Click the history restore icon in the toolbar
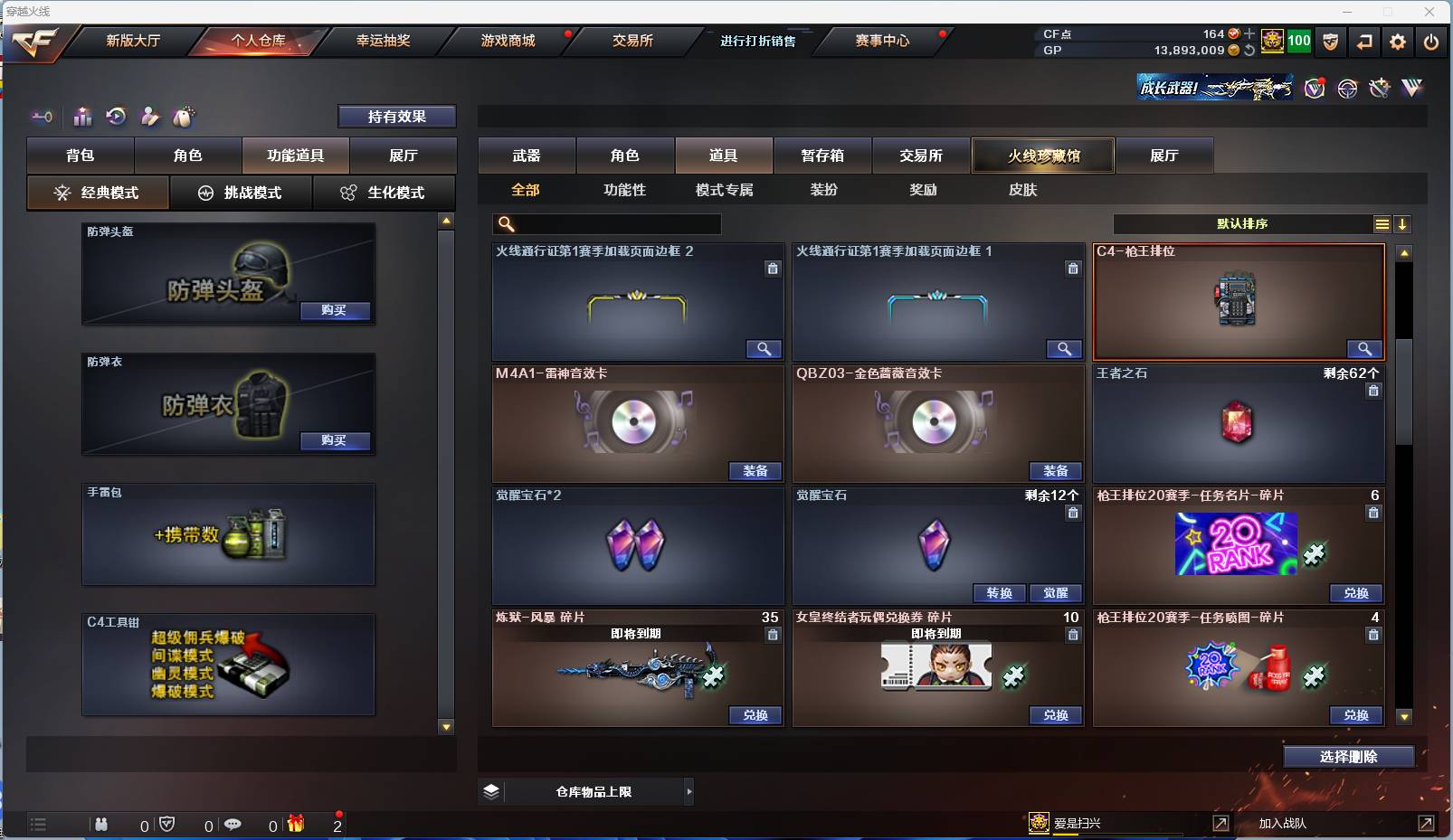Viewport: 1453px width, 840px height. [116, 117]
